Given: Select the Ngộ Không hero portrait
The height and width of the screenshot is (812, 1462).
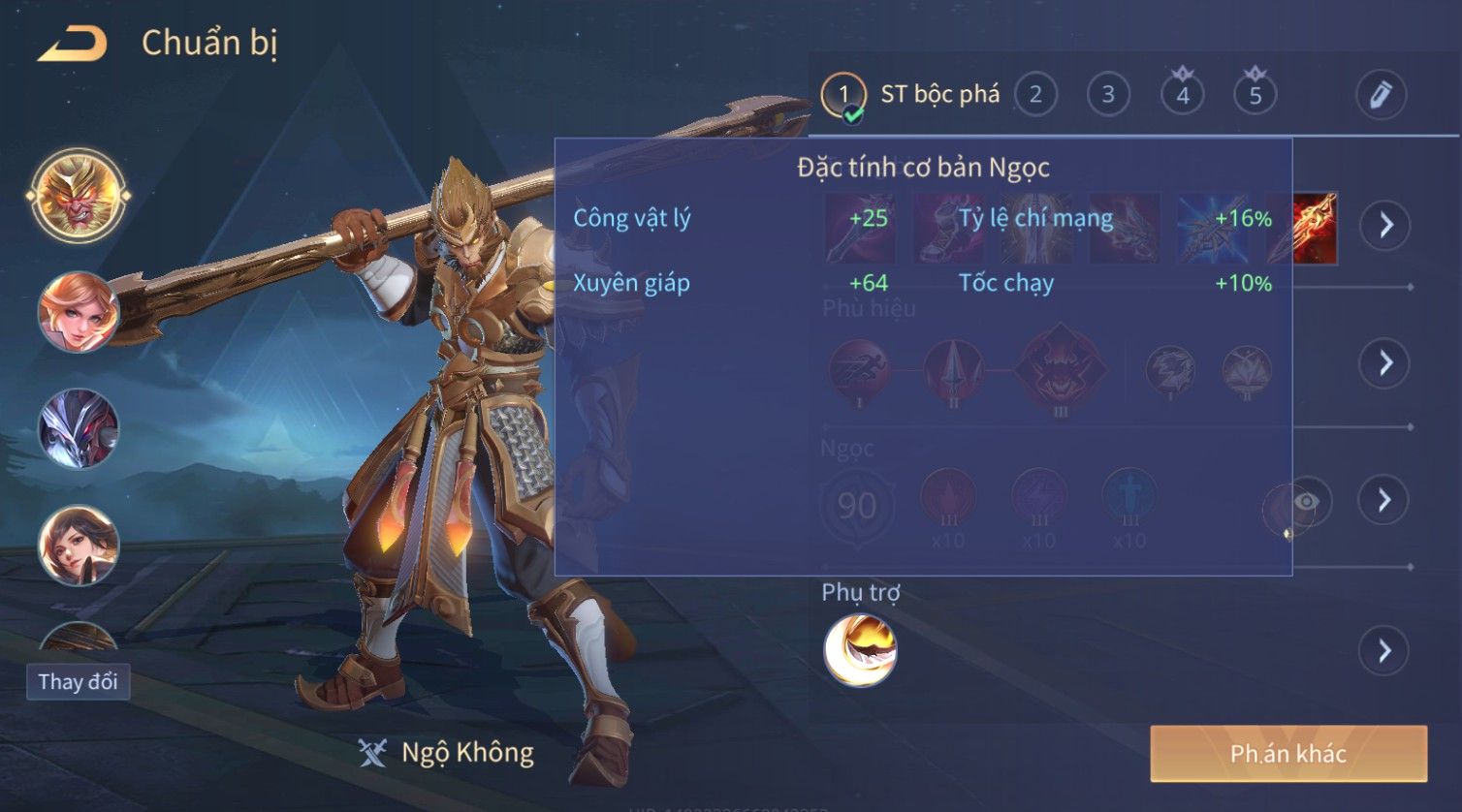Looking at the screenshot, I should 79,195.
